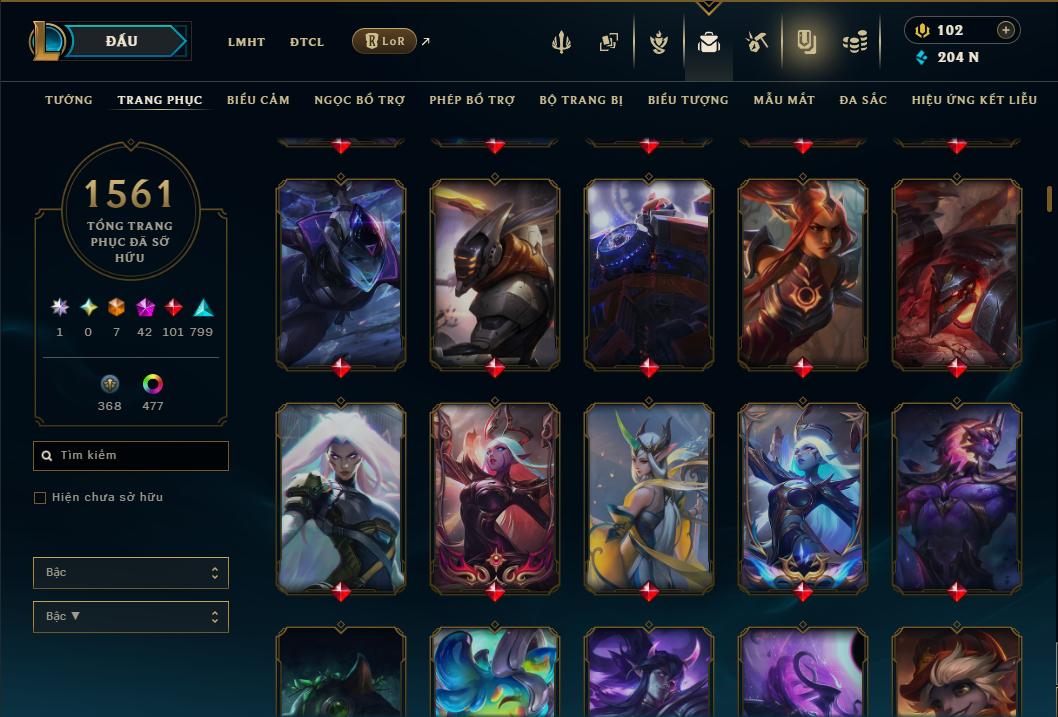This screenshot has width=1058, height=717.
Task: Select the NGỌC BỔ TRỢ tab
Action: coord(359,100)
